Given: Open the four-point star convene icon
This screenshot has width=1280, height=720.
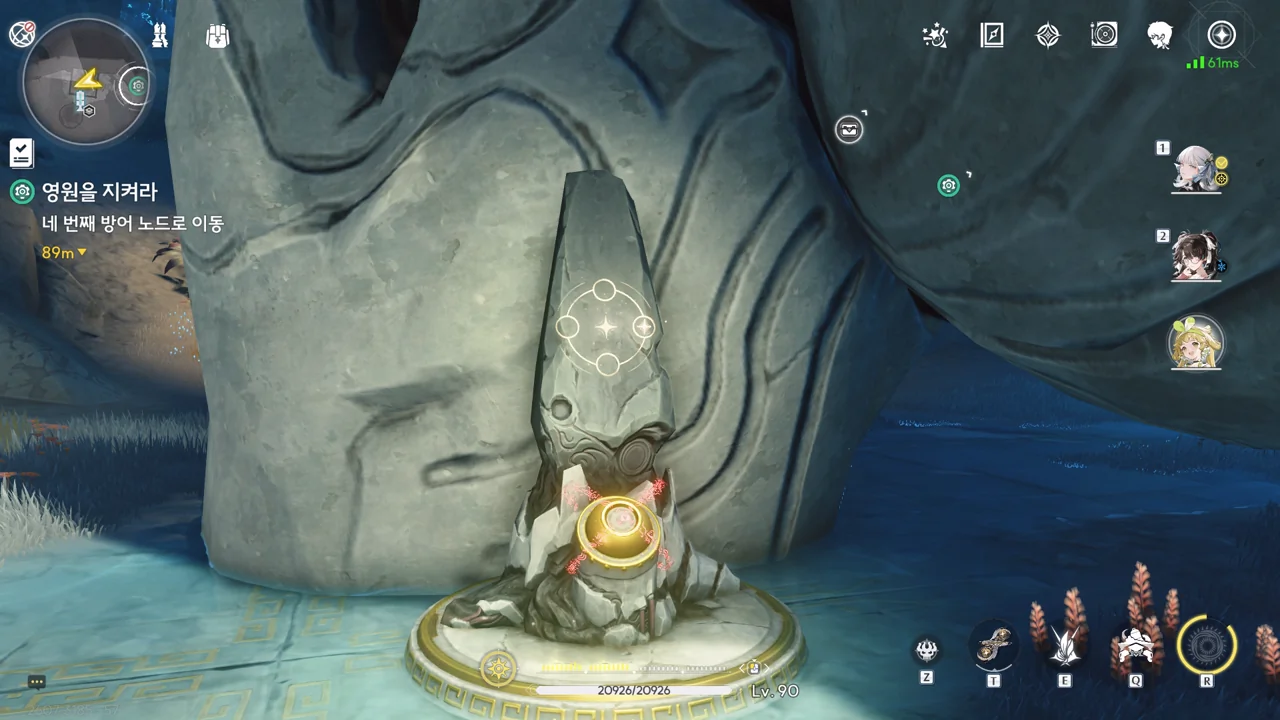Looking at the screenshot, I should point(1047,36).
